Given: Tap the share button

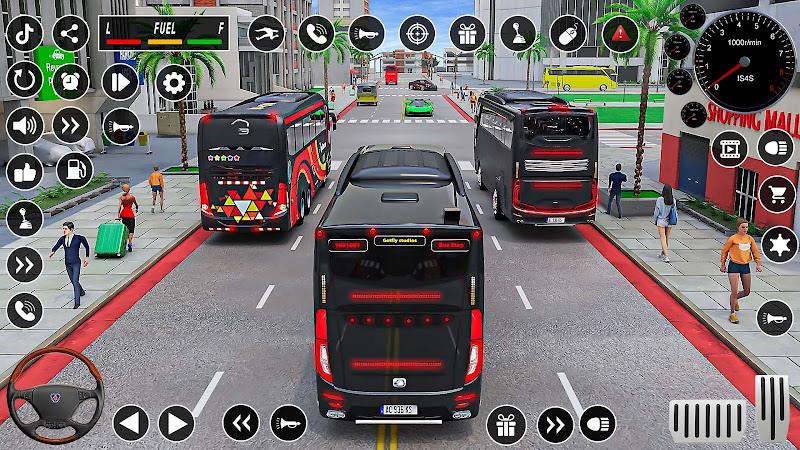Looking at the screenshot, I should (x=70, y=33).
